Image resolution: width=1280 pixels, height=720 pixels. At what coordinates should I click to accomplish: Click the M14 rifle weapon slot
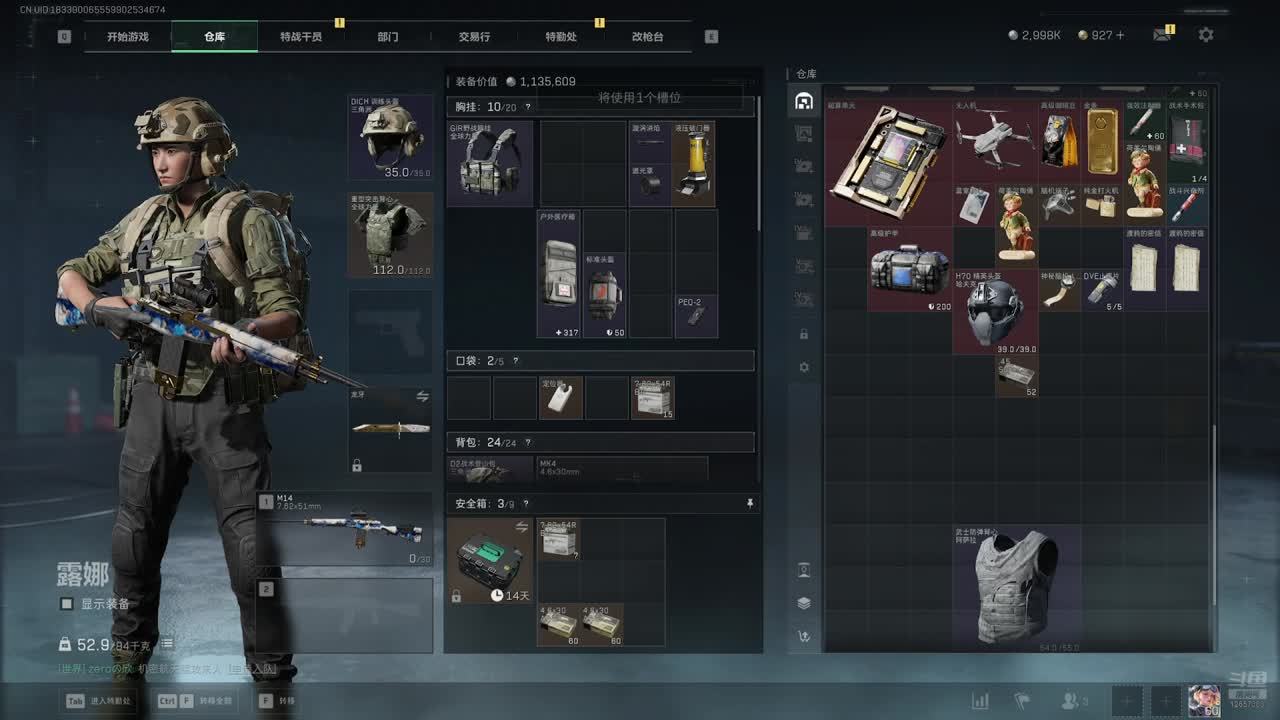pos(345,529)
